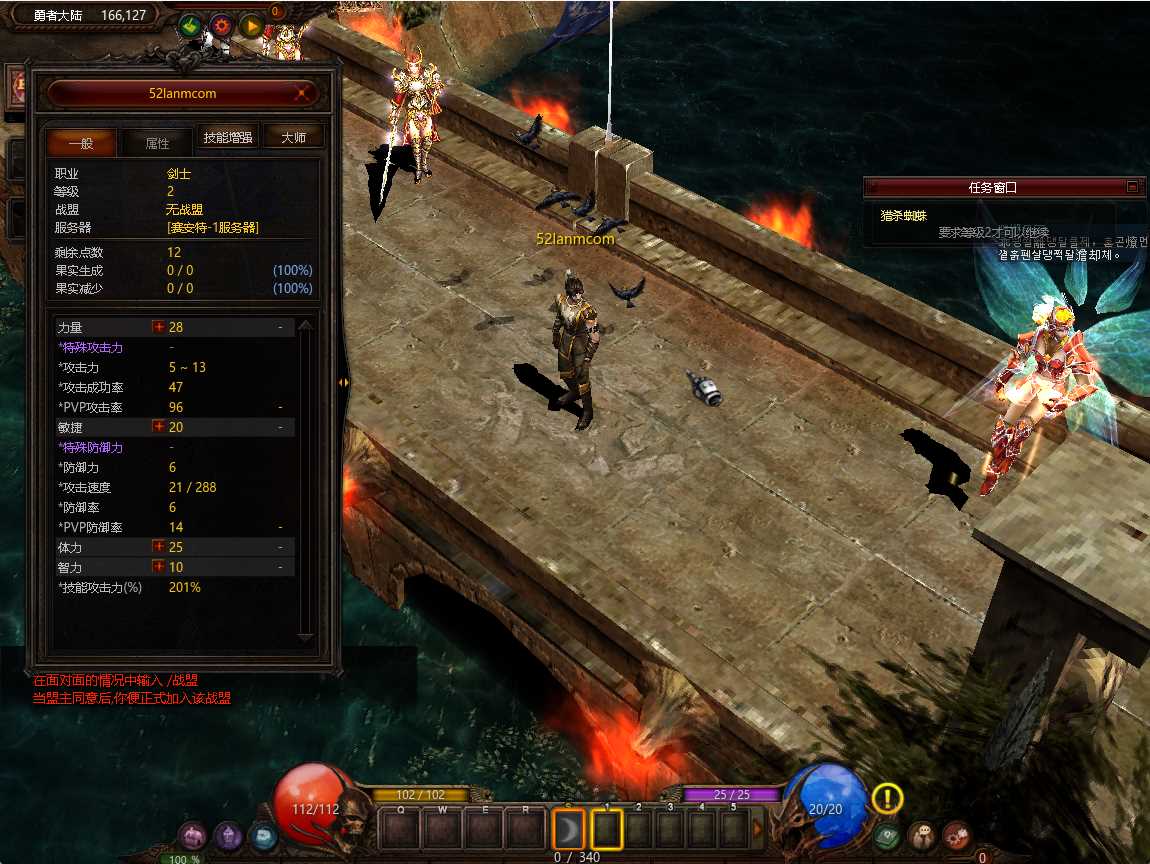Expand the hotbar with orange arrow

(758, 828)
